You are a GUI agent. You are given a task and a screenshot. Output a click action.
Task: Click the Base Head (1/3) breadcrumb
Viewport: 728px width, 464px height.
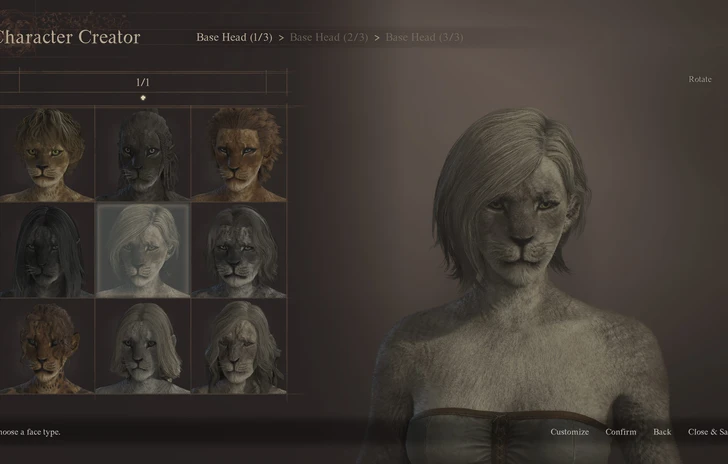234,37
